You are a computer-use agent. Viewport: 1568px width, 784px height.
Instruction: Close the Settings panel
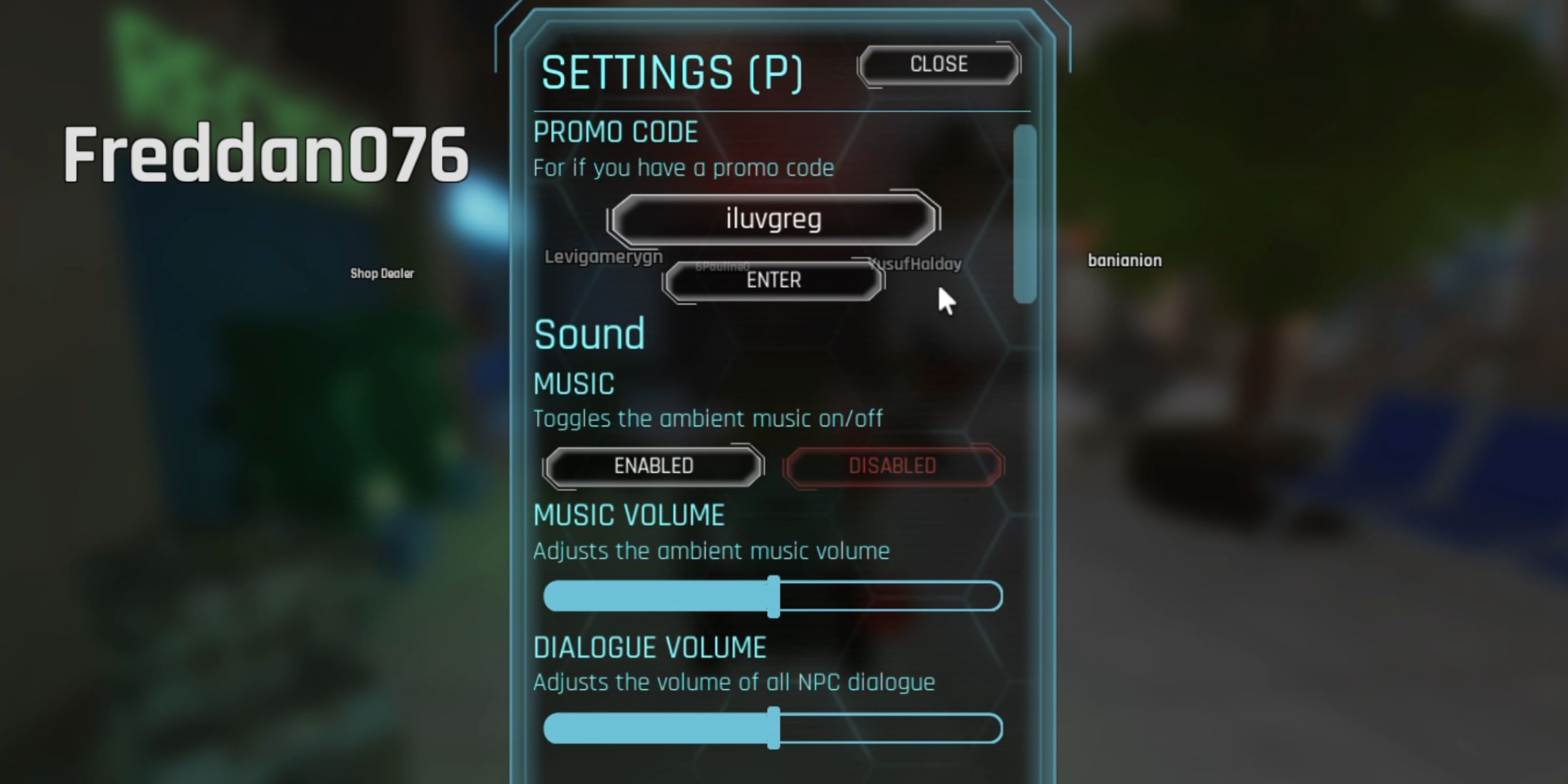(x=939, y=64)
